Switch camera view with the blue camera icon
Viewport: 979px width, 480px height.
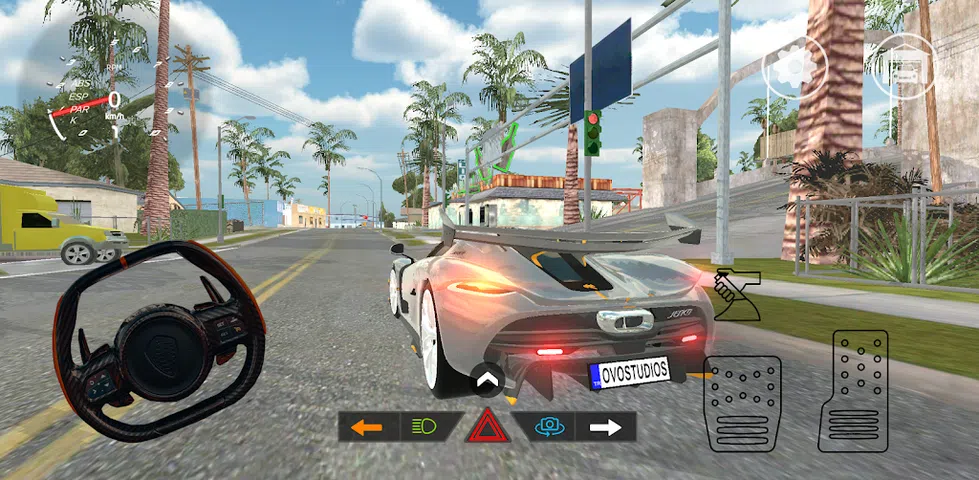(547, 427)
